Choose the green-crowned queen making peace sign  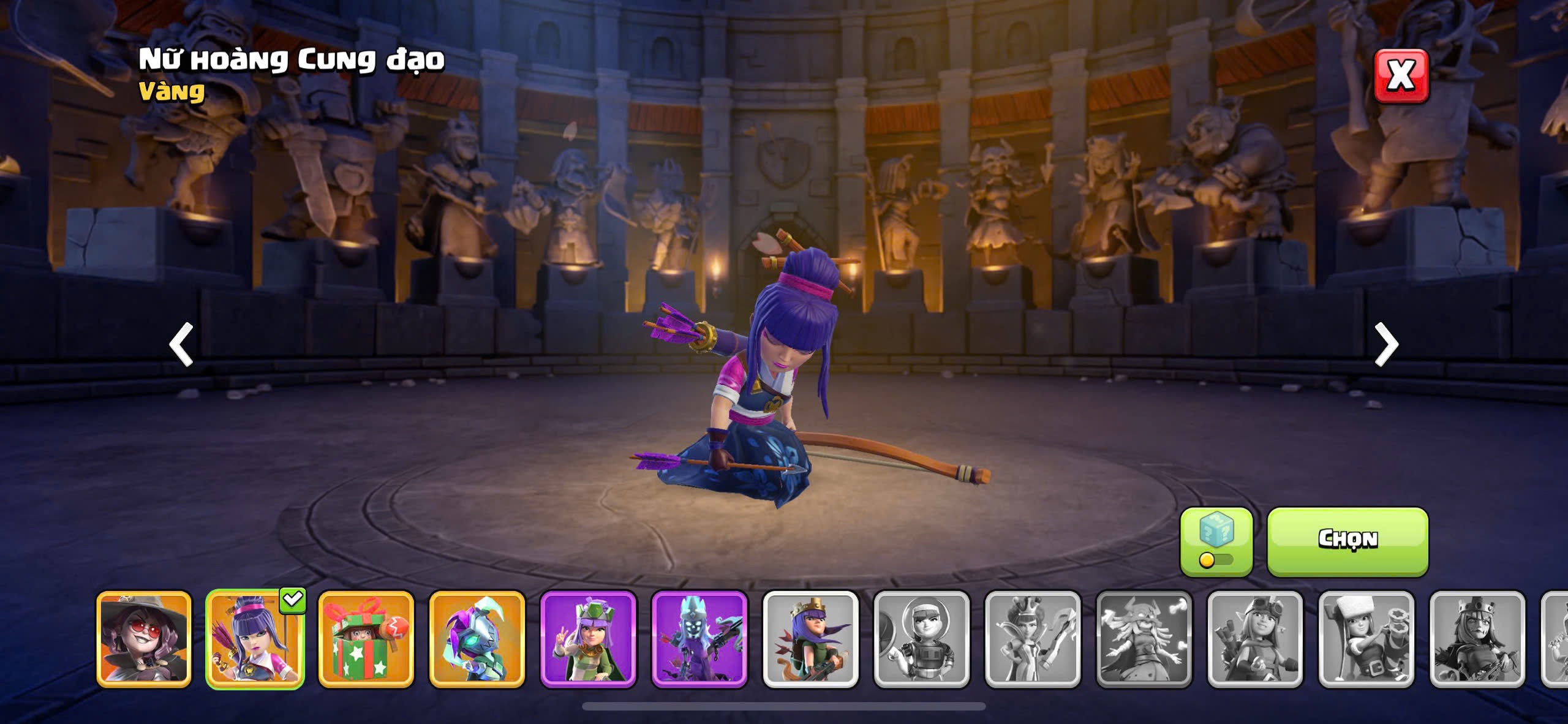pyautogui.click(x=588, y=638)
